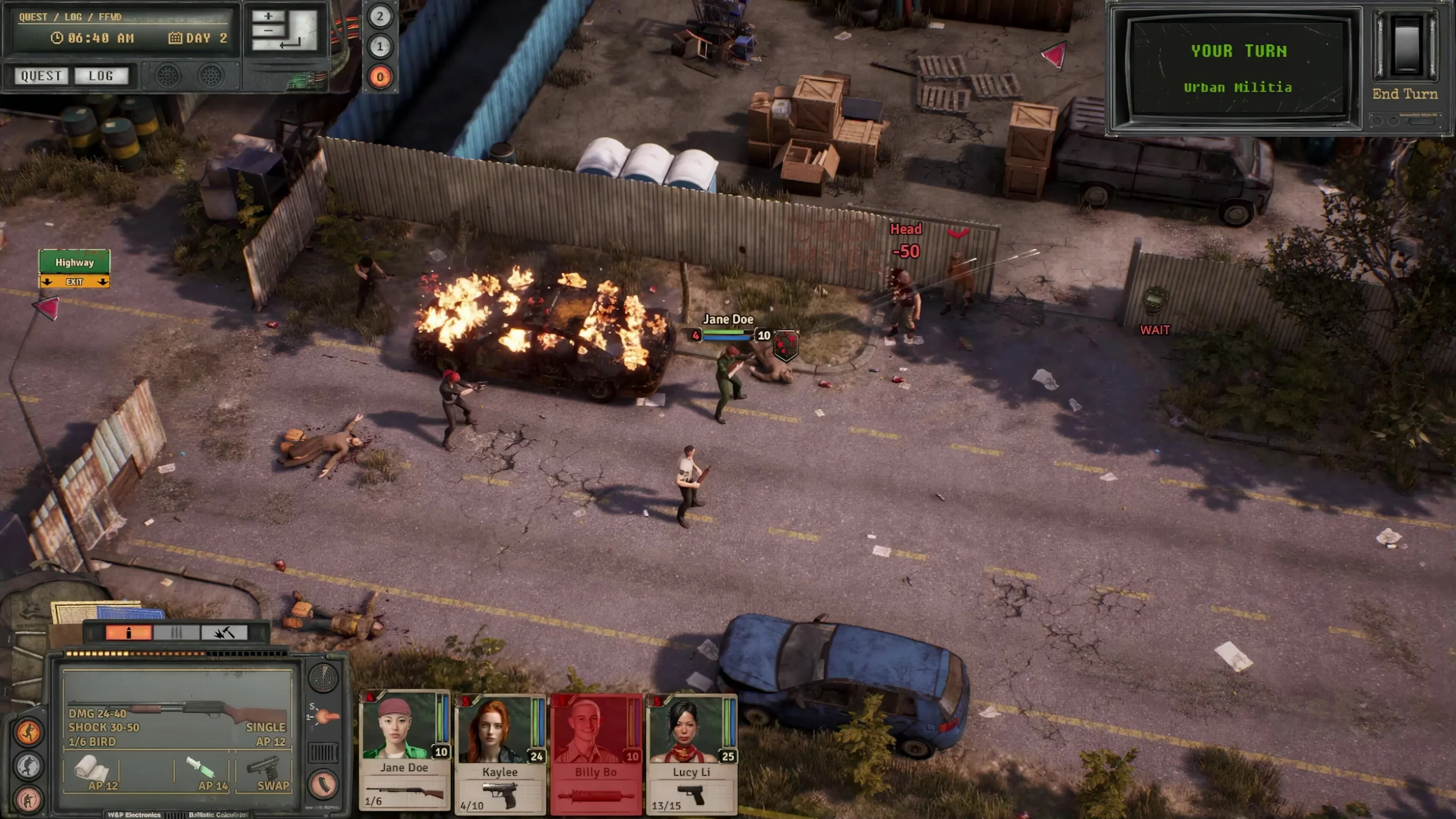Image resolution: width=1456 pixels, height=819 pixels.
Task: Open the QUEST panel
Action: (41, 76)
